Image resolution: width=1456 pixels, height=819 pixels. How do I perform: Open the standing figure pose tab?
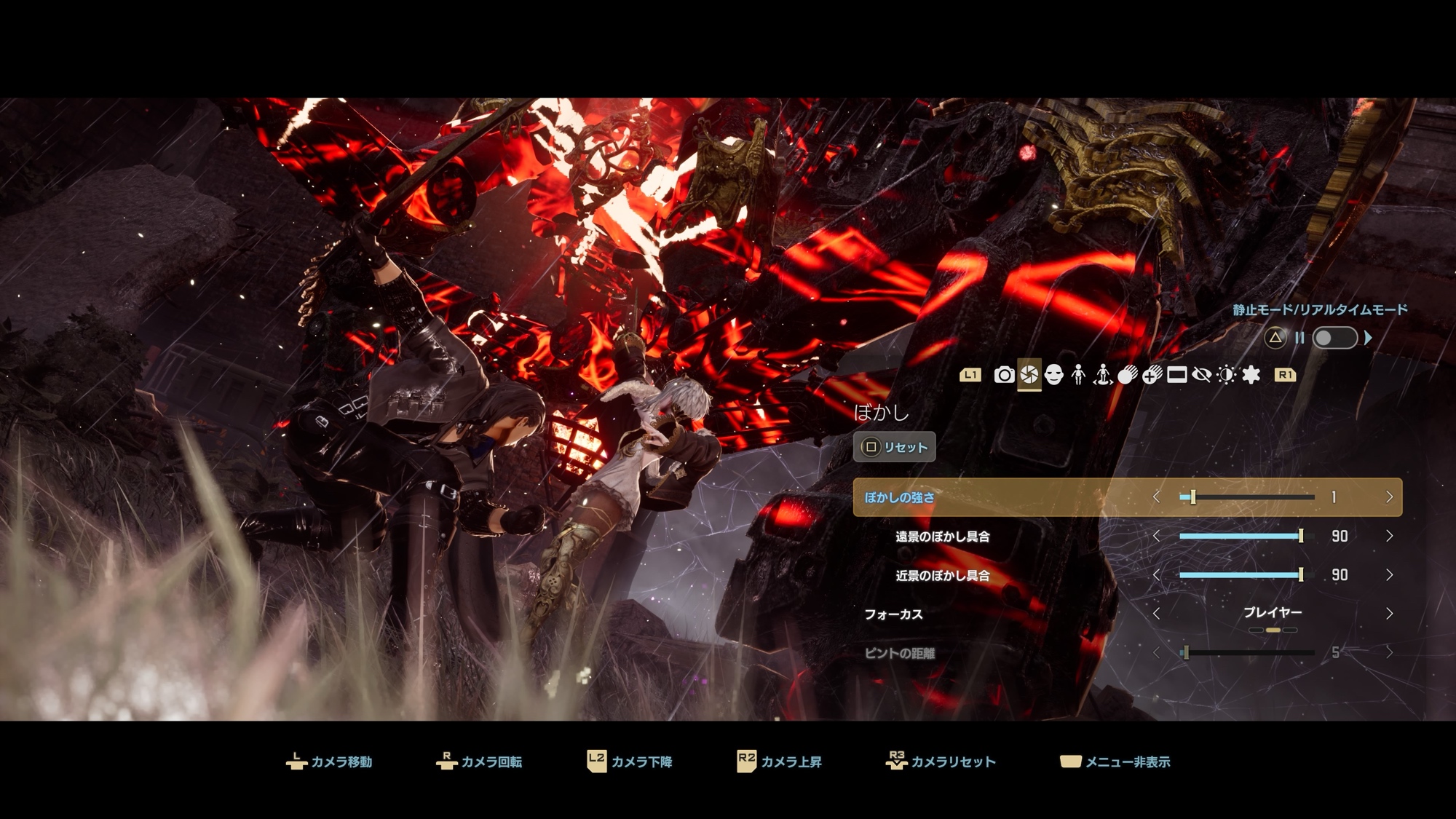click(1078, 375)
